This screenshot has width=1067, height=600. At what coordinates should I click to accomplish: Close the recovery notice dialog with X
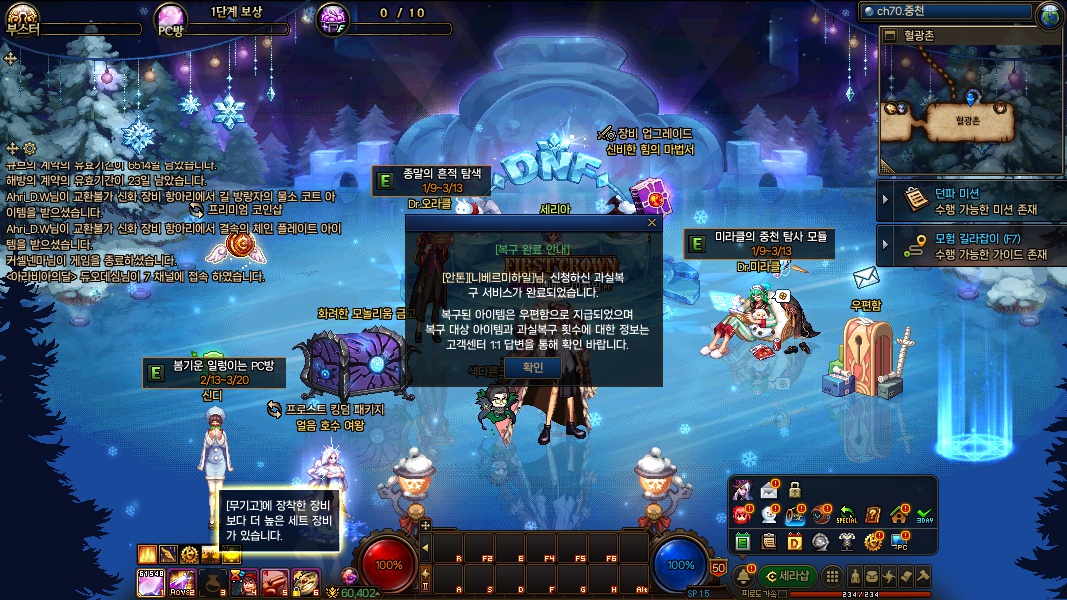(x=652, y=222)
